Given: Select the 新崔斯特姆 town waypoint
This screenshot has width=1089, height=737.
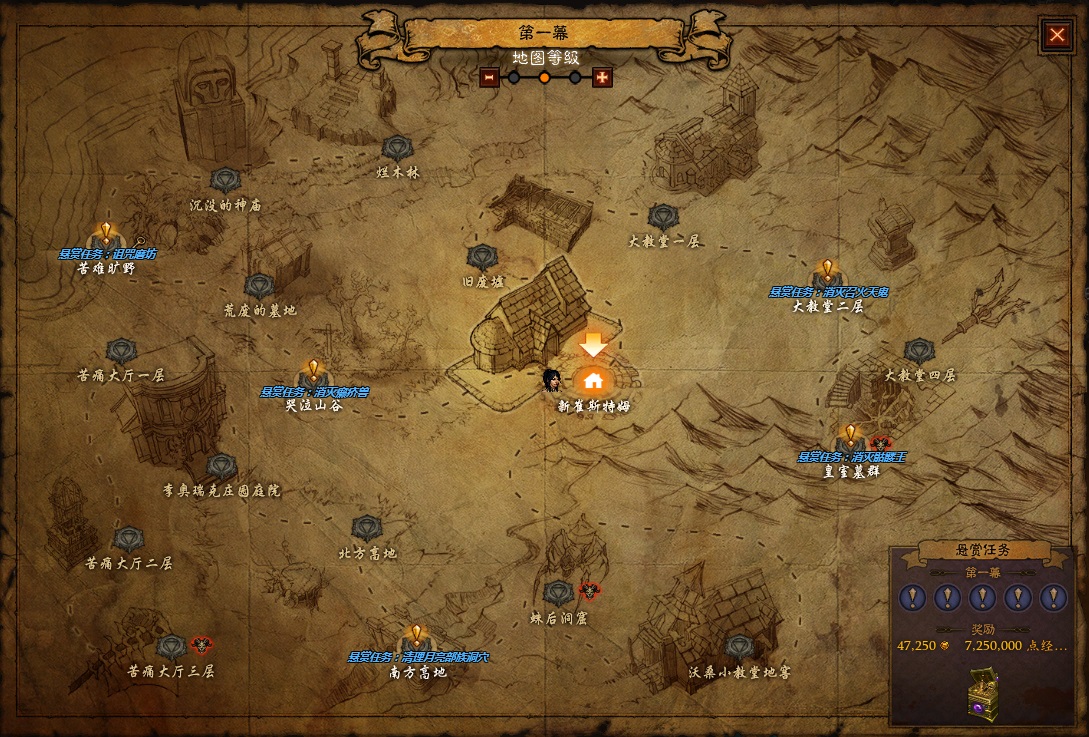Looking at the screenshot, I should coord(593,381).
